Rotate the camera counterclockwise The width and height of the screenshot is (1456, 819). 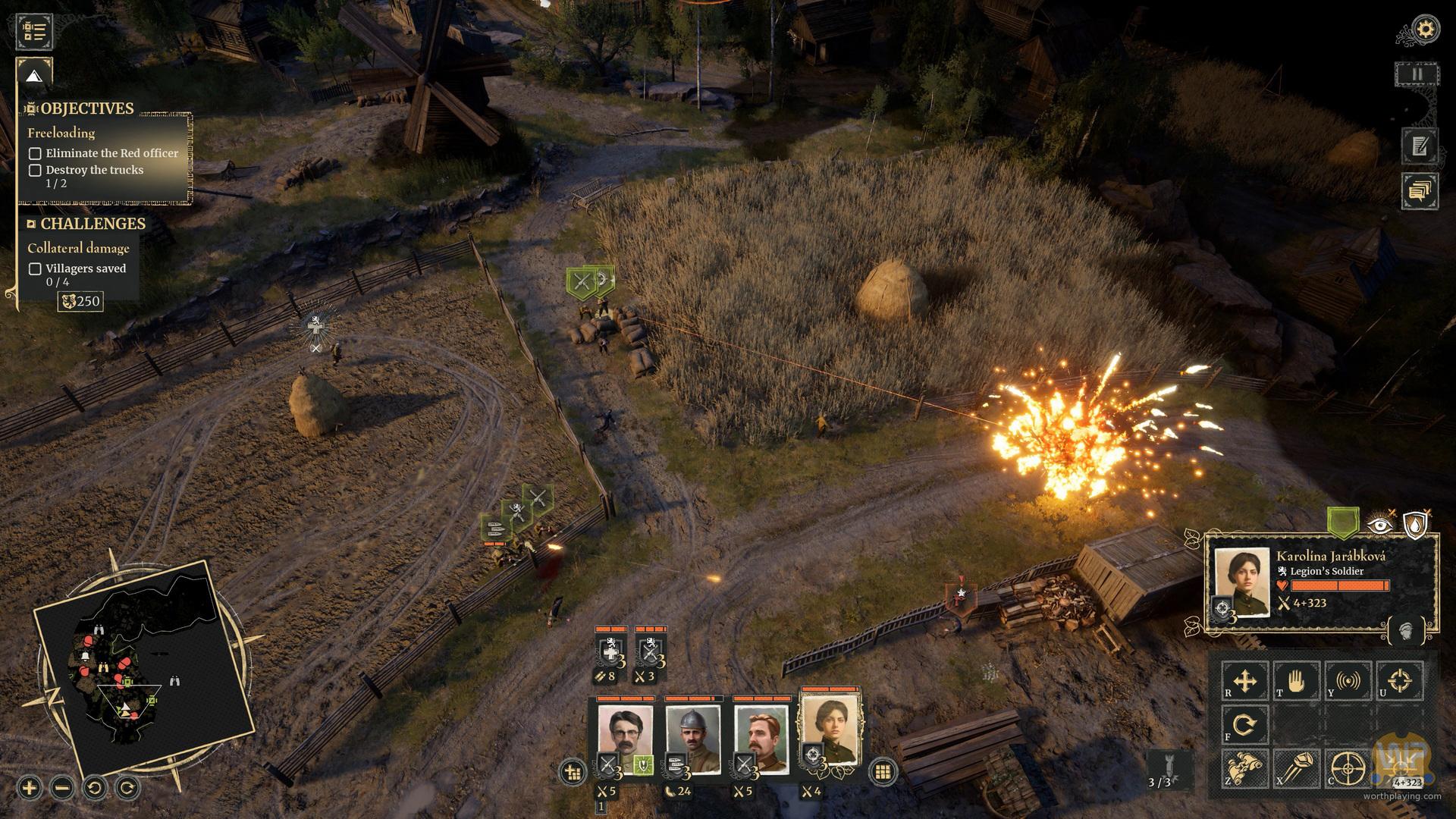(95, 787)
